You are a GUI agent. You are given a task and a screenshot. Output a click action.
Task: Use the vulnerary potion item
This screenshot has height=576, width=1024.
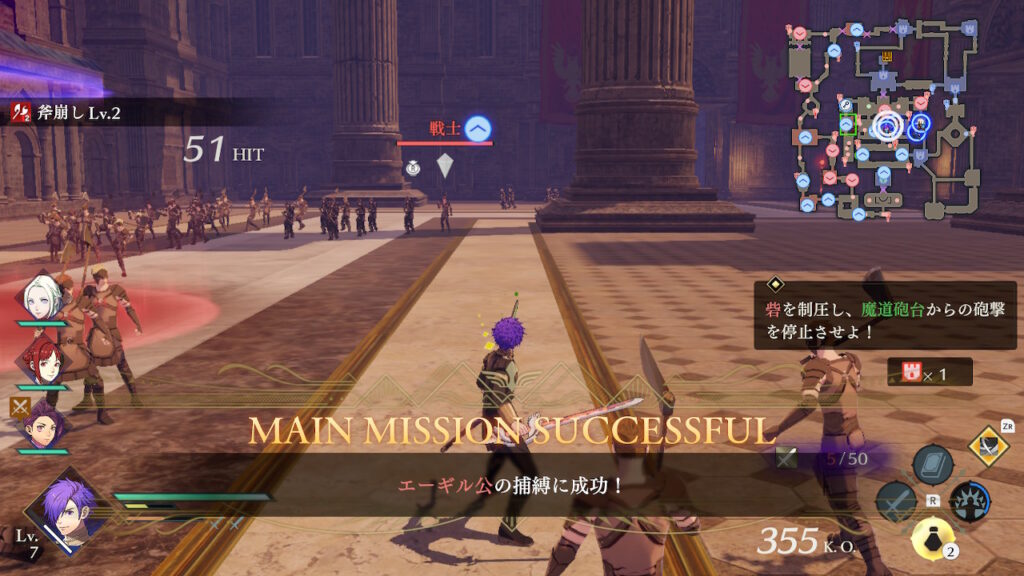point(931,539)
